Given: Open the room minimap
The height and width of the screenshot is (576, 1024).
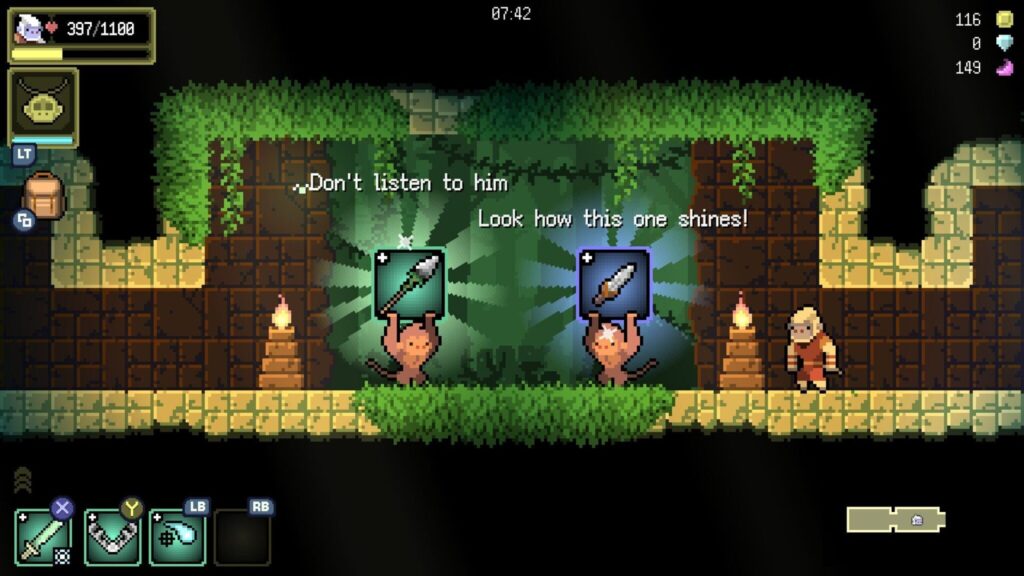Looking at the screenshot, I should pyautogui.click(x=895, y=520).
